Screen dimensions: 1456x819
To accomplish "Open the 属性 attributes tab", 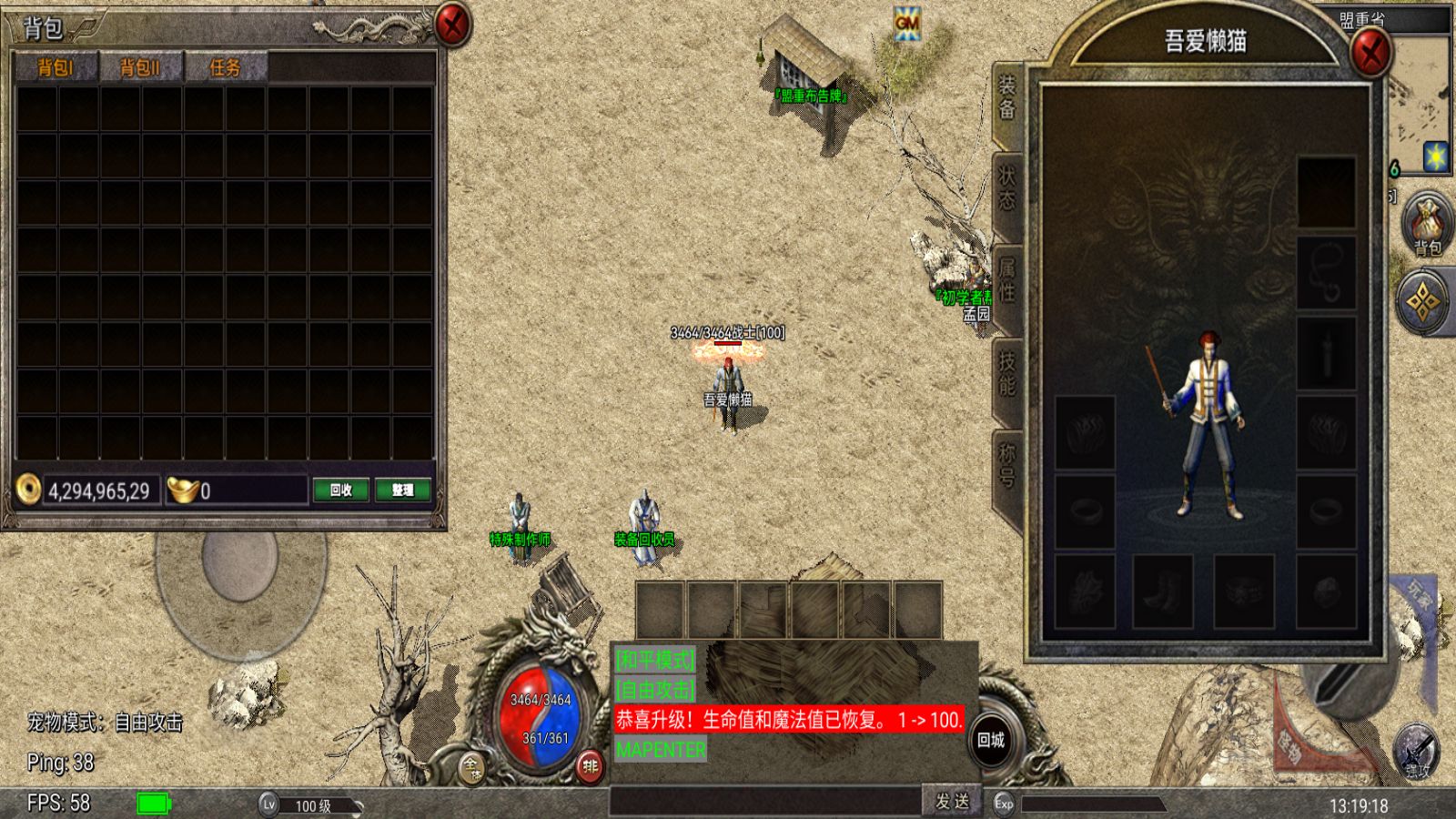I will (x=1007, y=279).
